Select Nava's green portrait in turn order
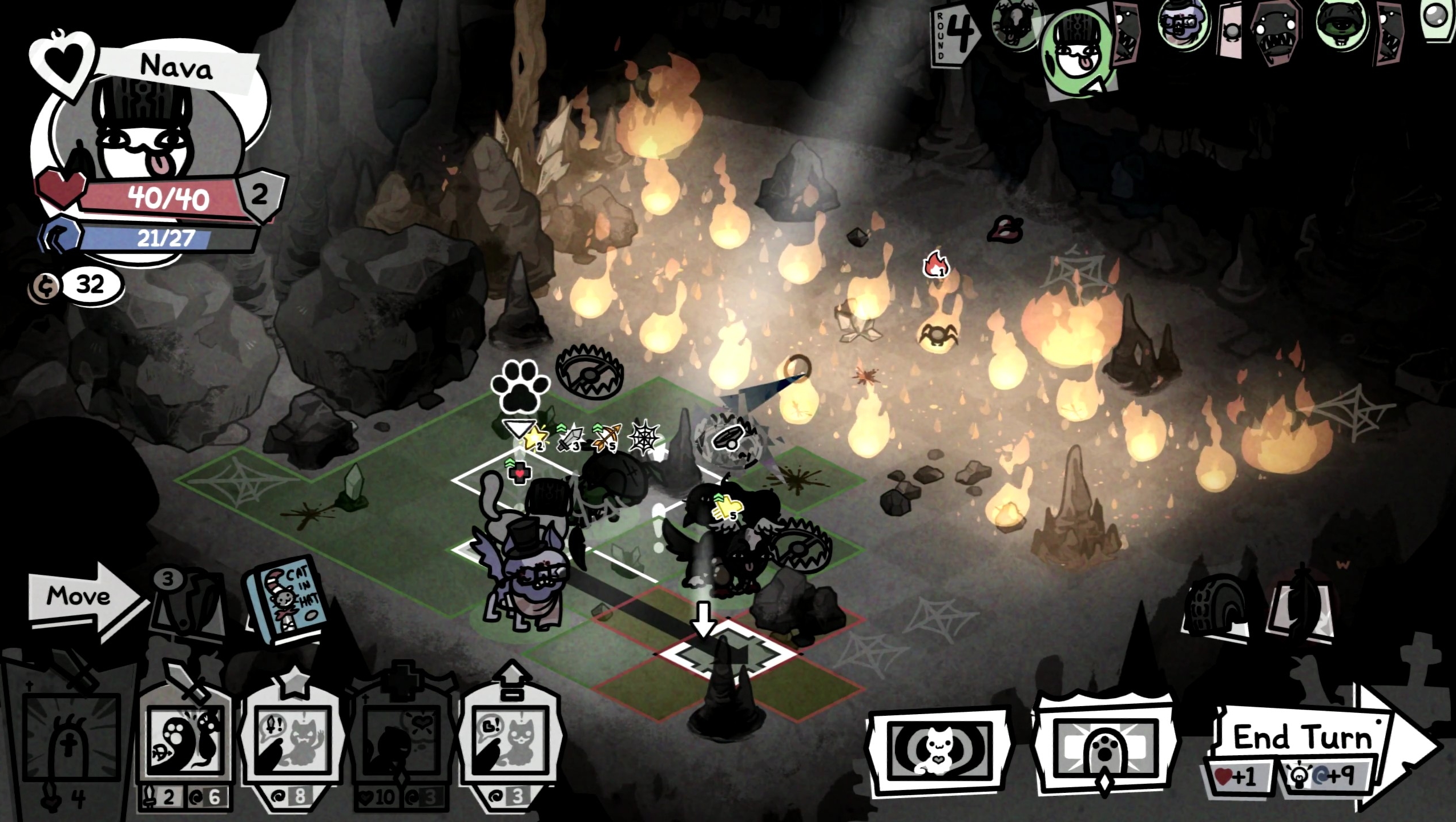Image resolution: width=1456 pixels, height=822 pixels. click(1076, 54)
